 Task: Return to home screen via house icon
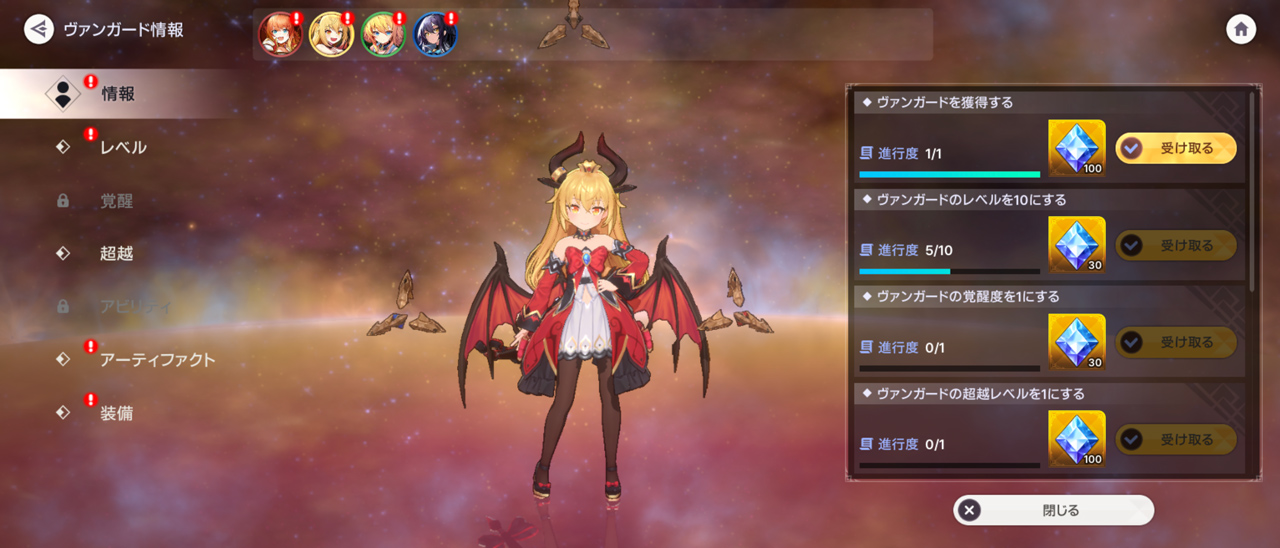point(1241,29)
